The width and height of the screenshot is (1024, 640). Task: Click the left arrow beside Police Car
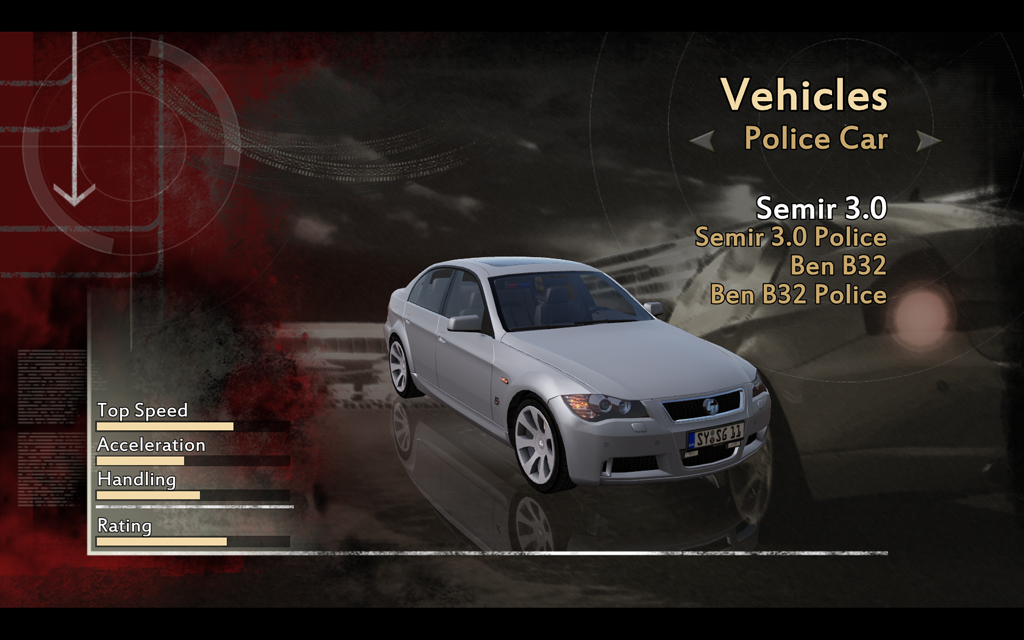coord(702,140)
